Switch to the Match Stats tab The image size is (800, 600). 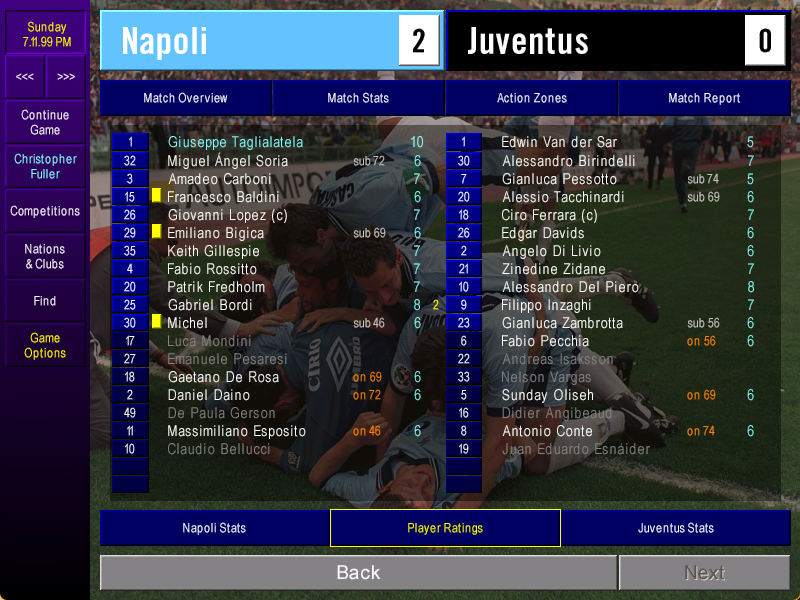[x=358, y=98]
